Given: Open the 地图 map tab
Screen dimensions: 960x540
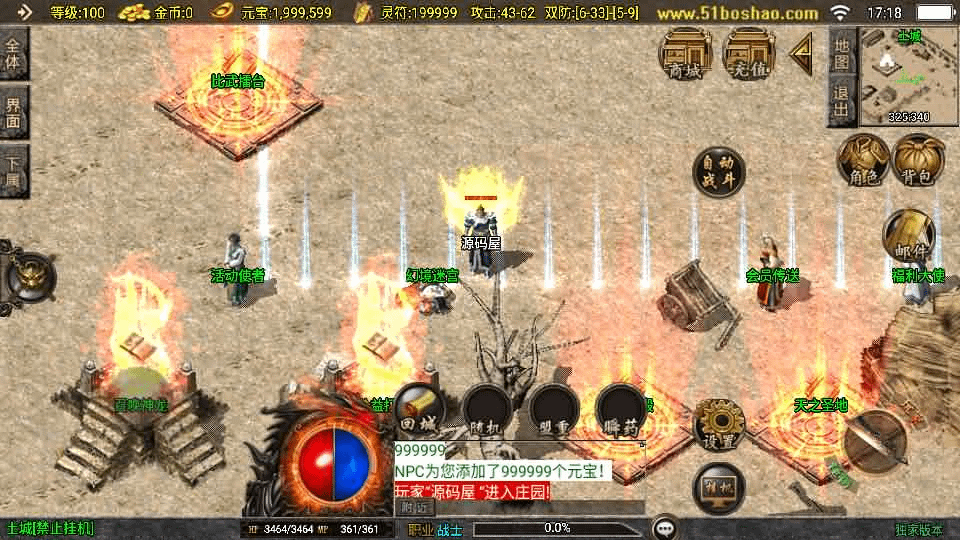Looking at the screenshot, I should 842,53.
